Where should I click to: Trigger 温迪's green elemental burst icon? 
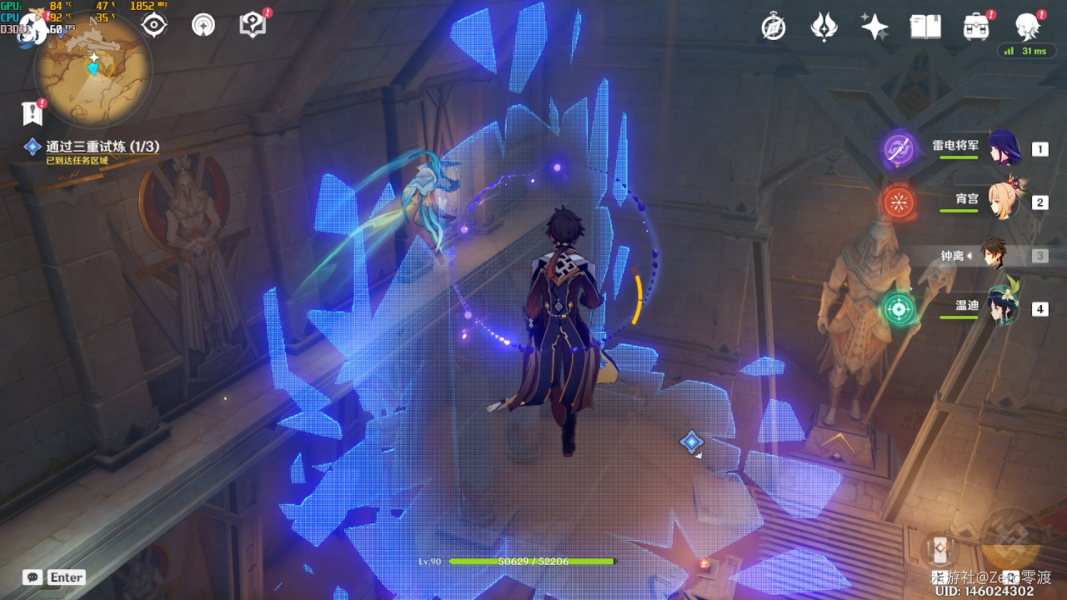tap(899, 308)
